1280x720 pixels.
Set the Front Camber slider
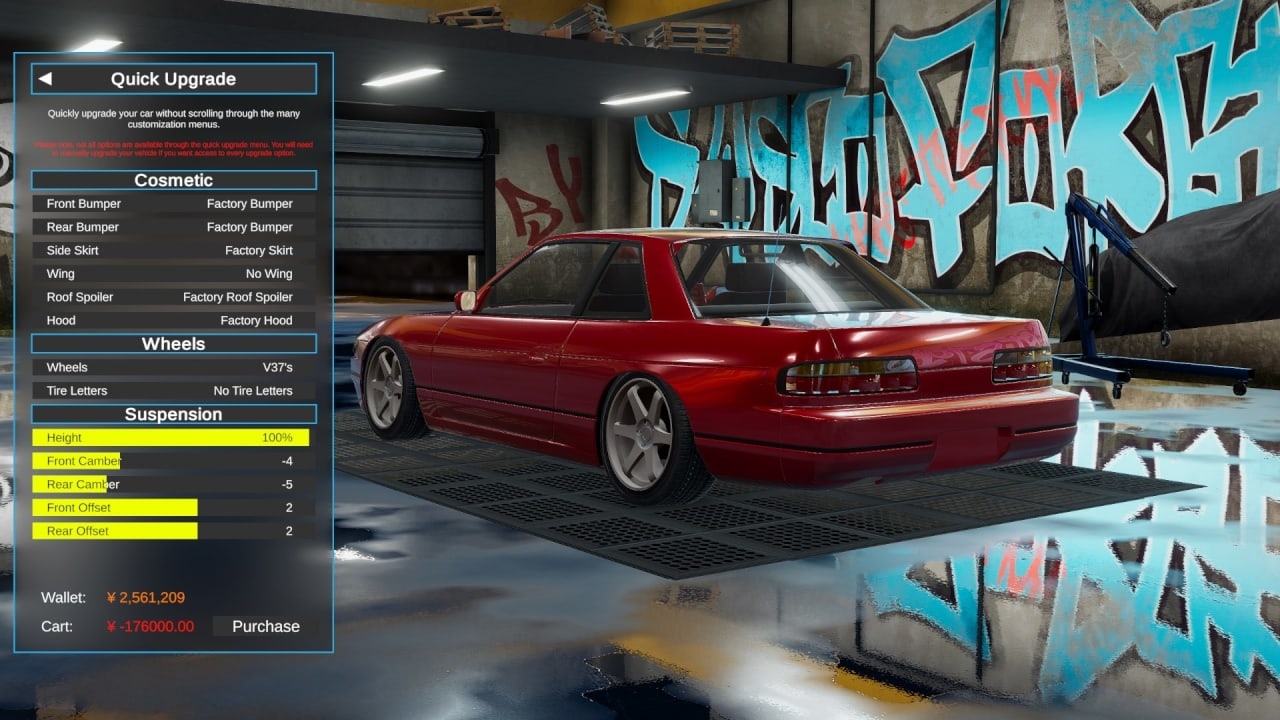[x=171, y=461]
